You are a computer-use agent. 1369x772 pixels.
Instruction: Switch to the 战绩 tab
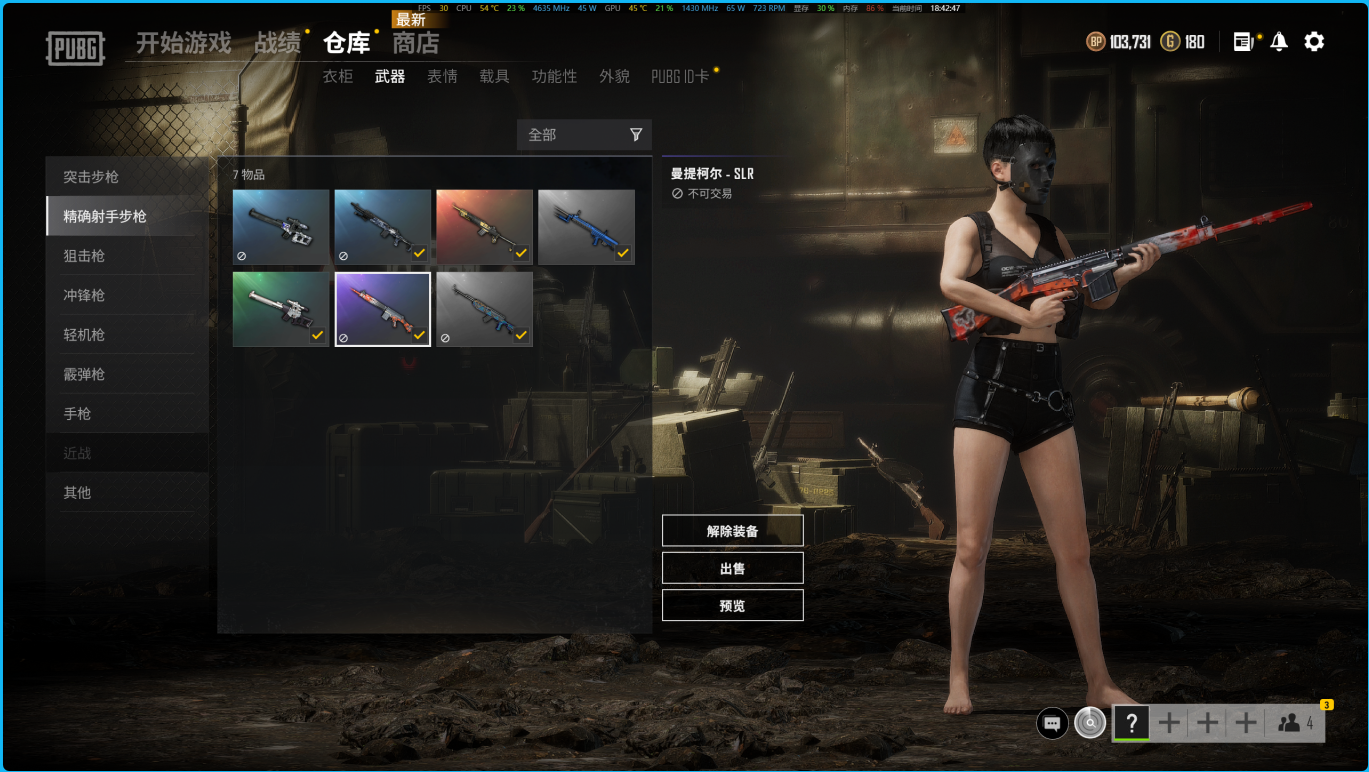point(277,43)
